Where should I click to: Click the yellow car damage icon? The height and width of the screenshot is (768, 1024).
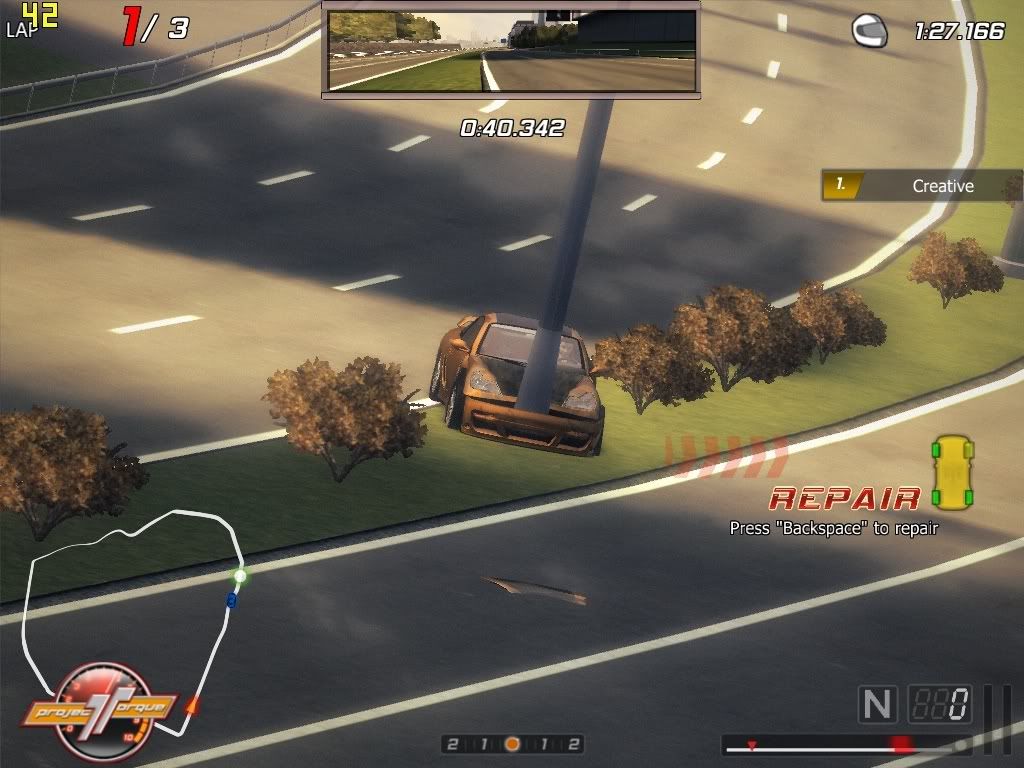click(952, 471)
